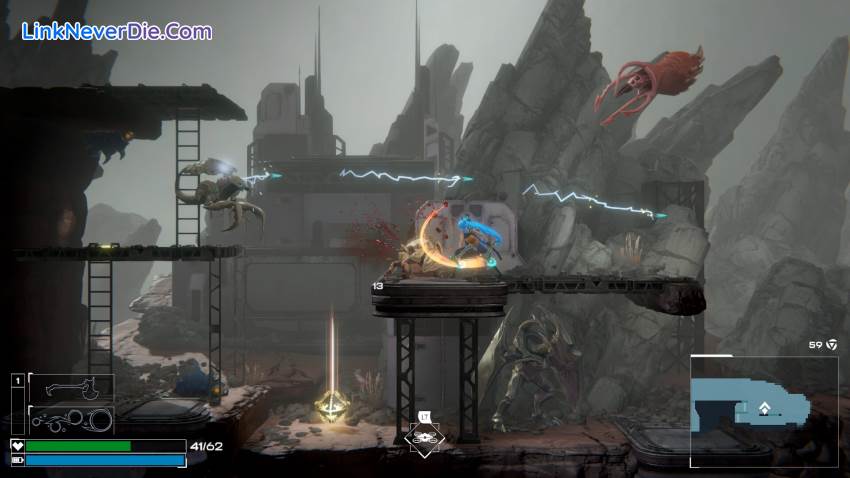Select the swirling orbs ability slot
This screenshot has height=478, width=850.
70,420
